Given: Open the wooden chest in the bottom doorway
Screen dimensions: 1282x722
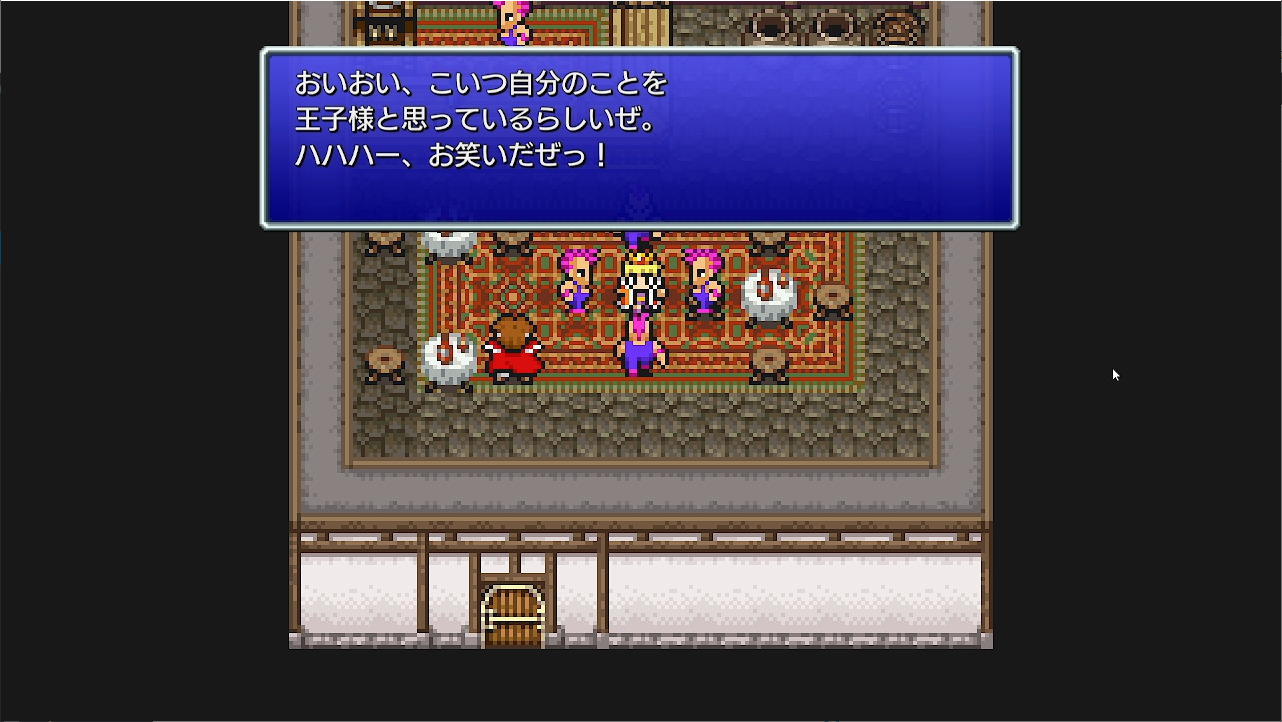Looking at the screenshot, I should click(511, 610).
